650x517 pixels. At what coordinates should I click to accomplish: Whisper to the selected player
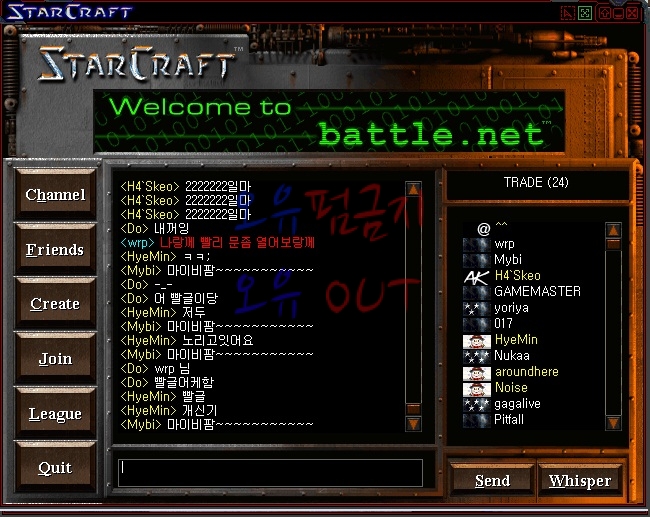[580, 481]
